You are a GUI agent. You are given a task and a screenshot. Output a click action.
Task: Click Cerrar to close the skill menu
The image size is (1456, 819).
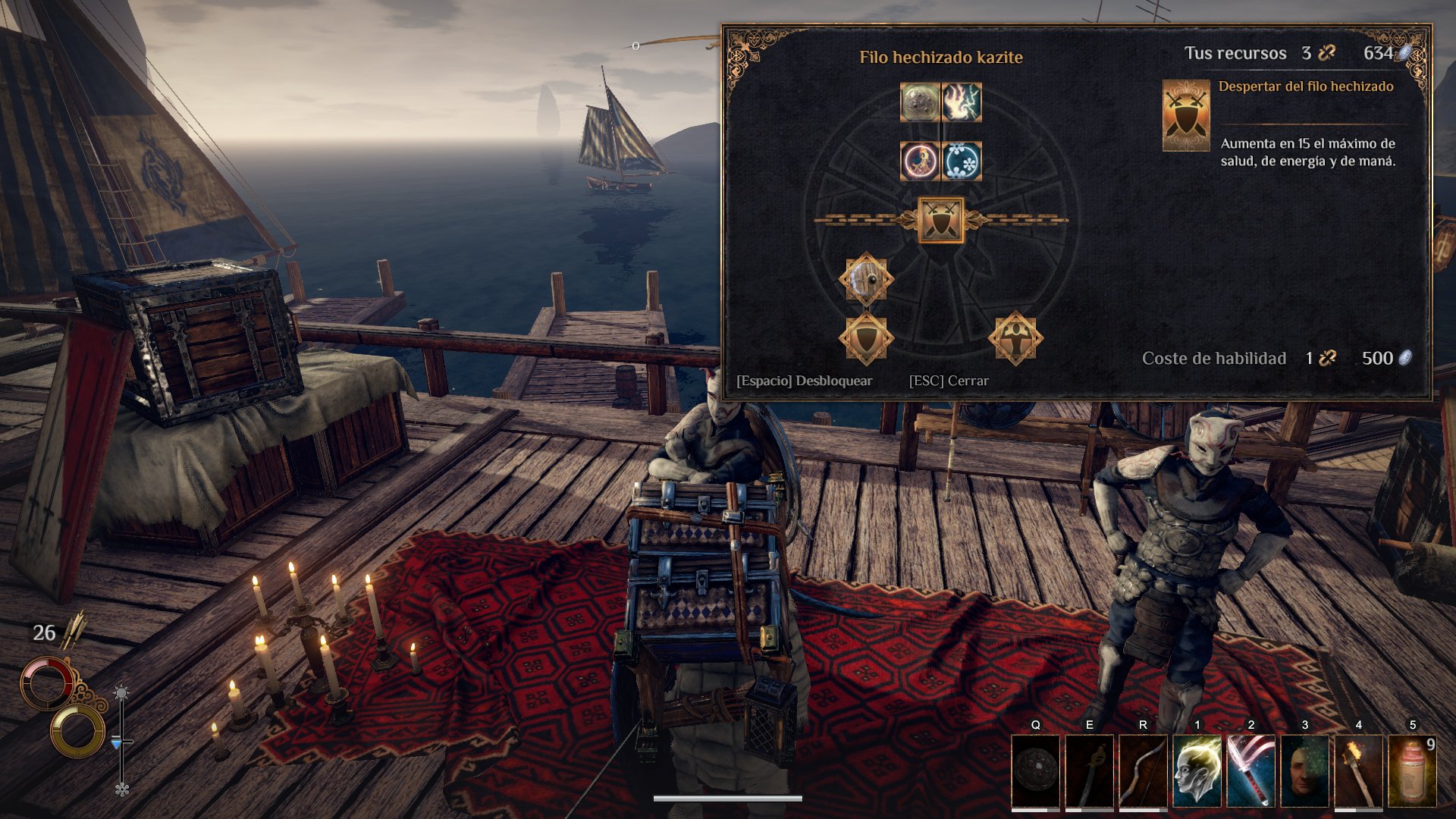pos(948,381)
